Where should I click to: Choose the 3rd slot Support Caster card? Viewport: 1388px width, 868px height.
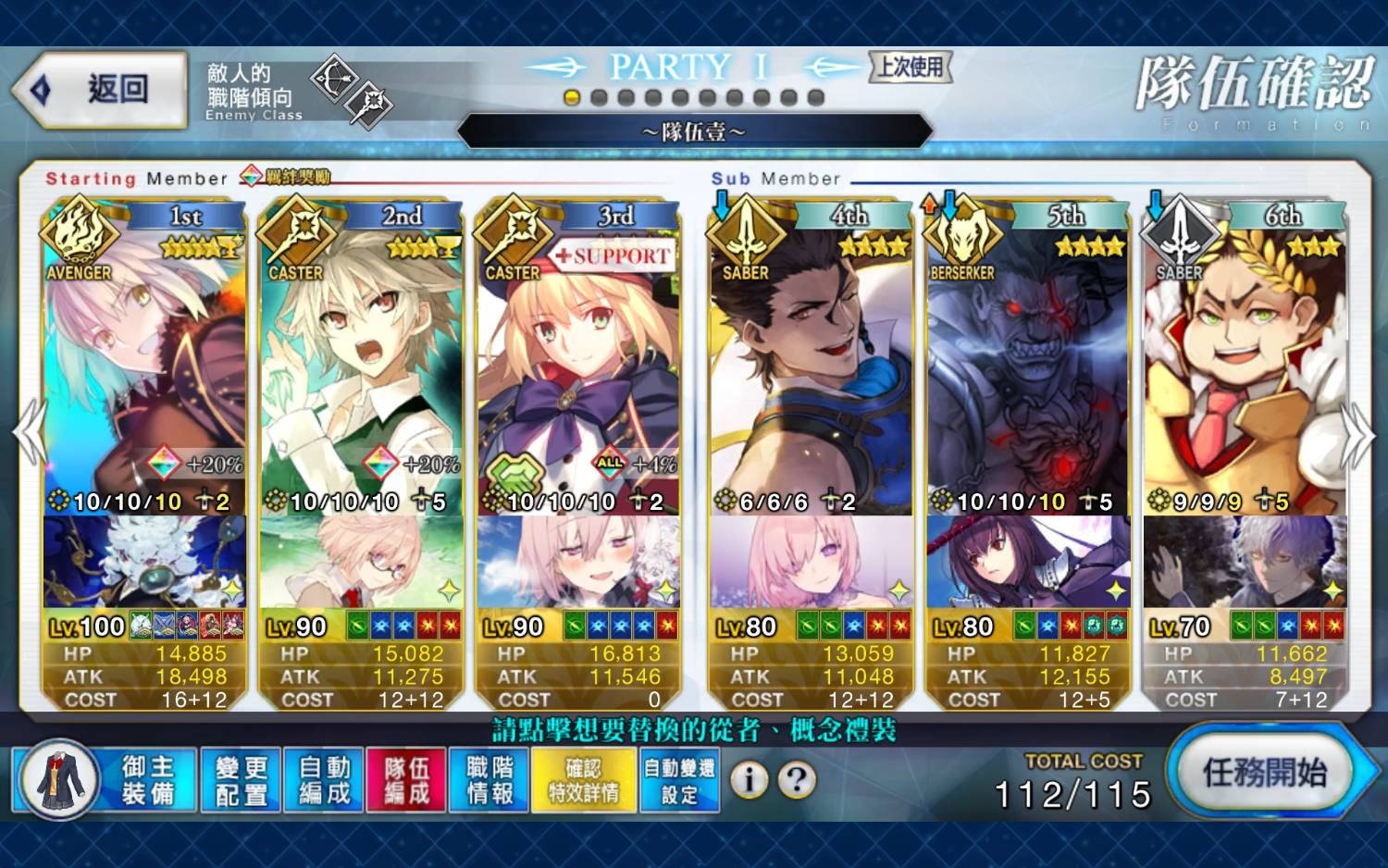coord(579,361)
